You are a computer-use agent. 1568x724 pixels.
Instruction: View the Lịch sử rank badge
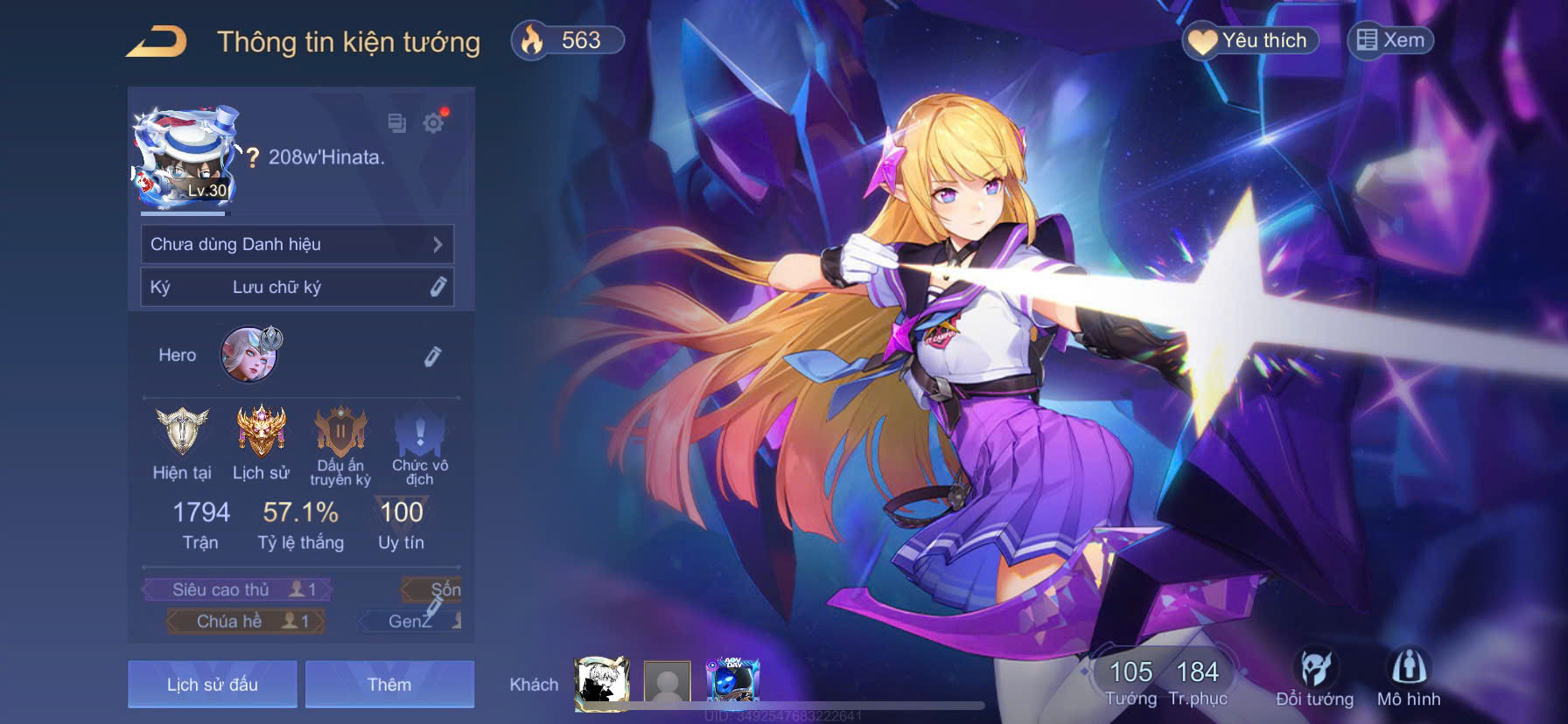[x=261, y=433]
